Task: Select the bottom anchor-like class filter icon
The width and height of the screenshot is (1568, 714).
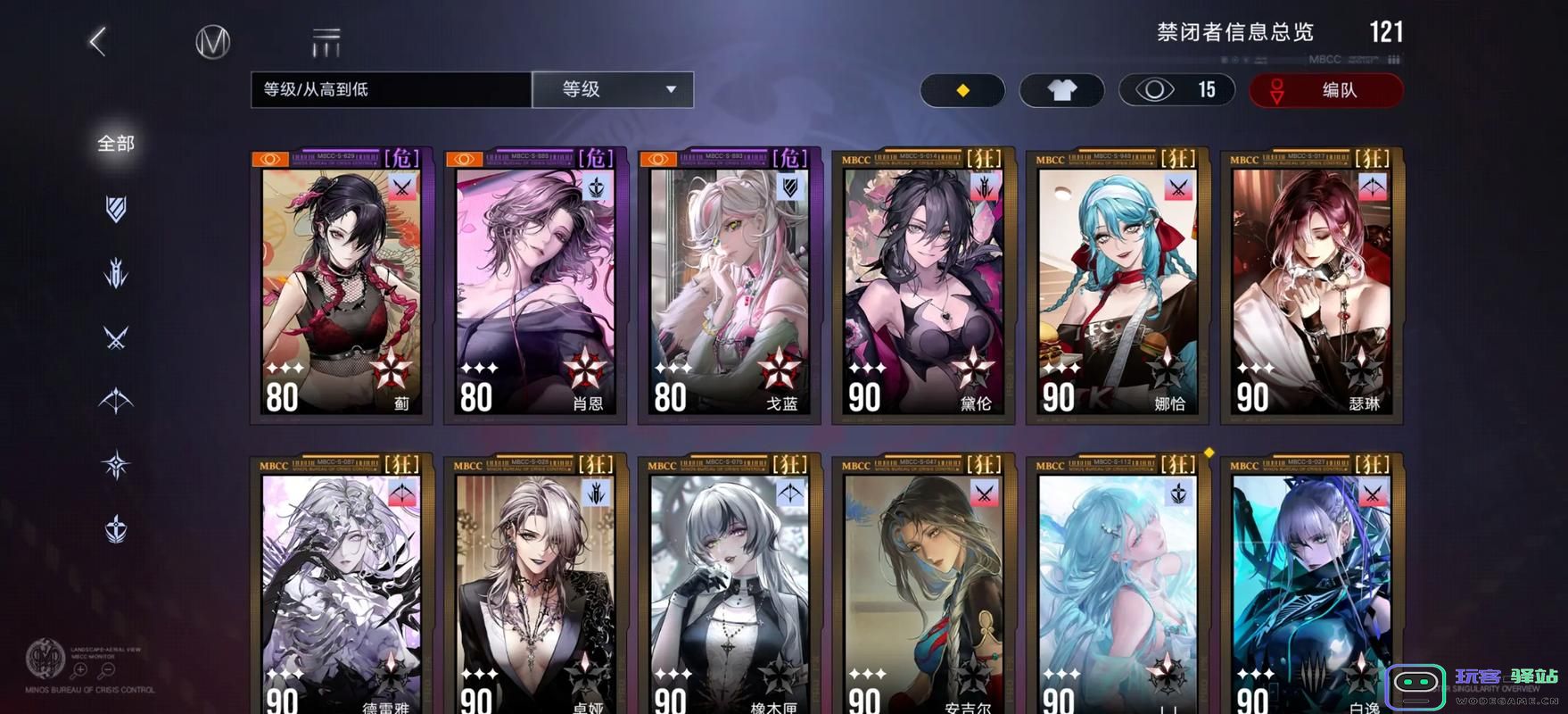Action: point(114,527)
